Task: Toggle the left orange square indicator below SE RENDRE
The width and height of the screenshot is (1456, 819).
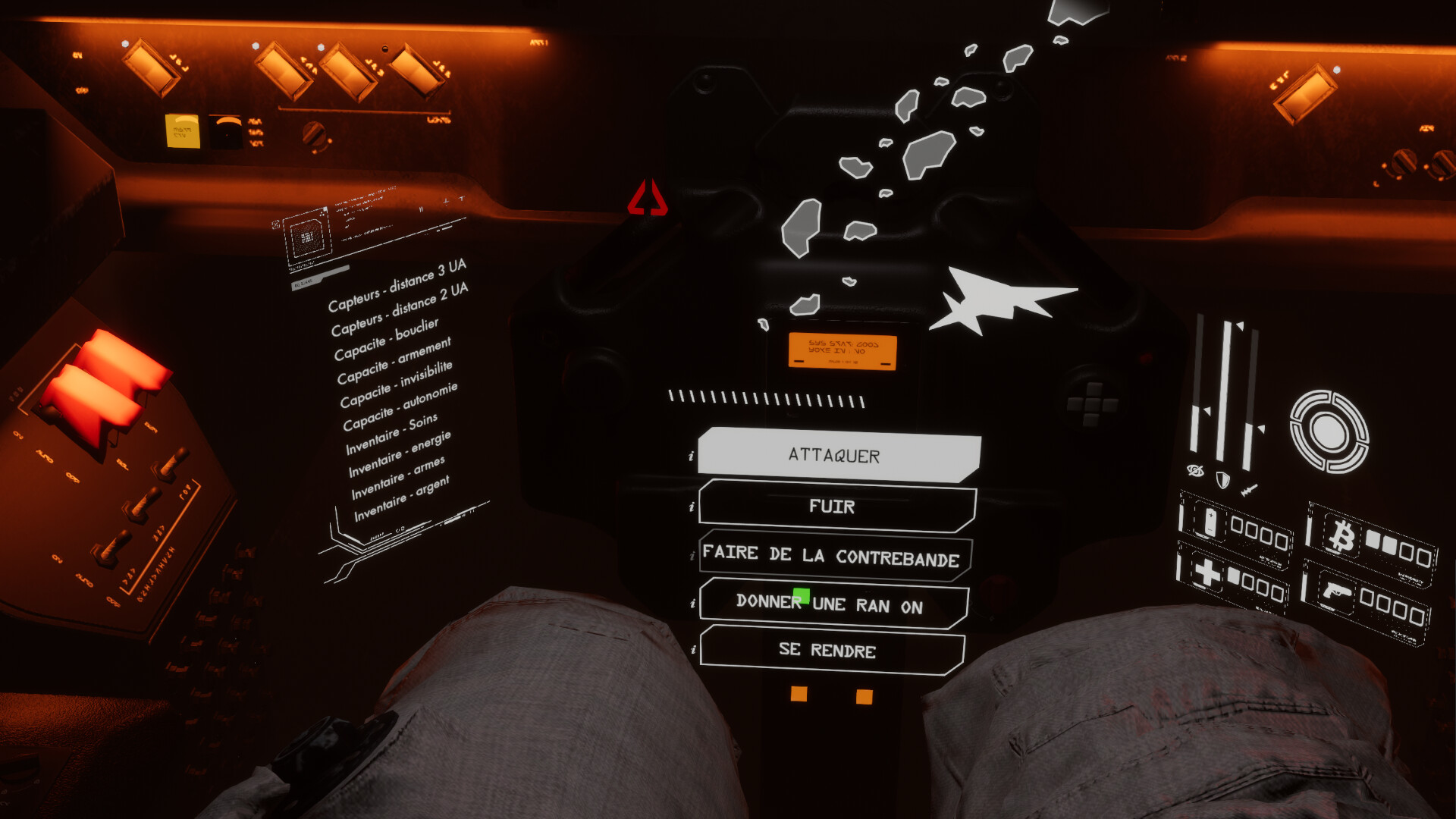Action: point(799,692)
